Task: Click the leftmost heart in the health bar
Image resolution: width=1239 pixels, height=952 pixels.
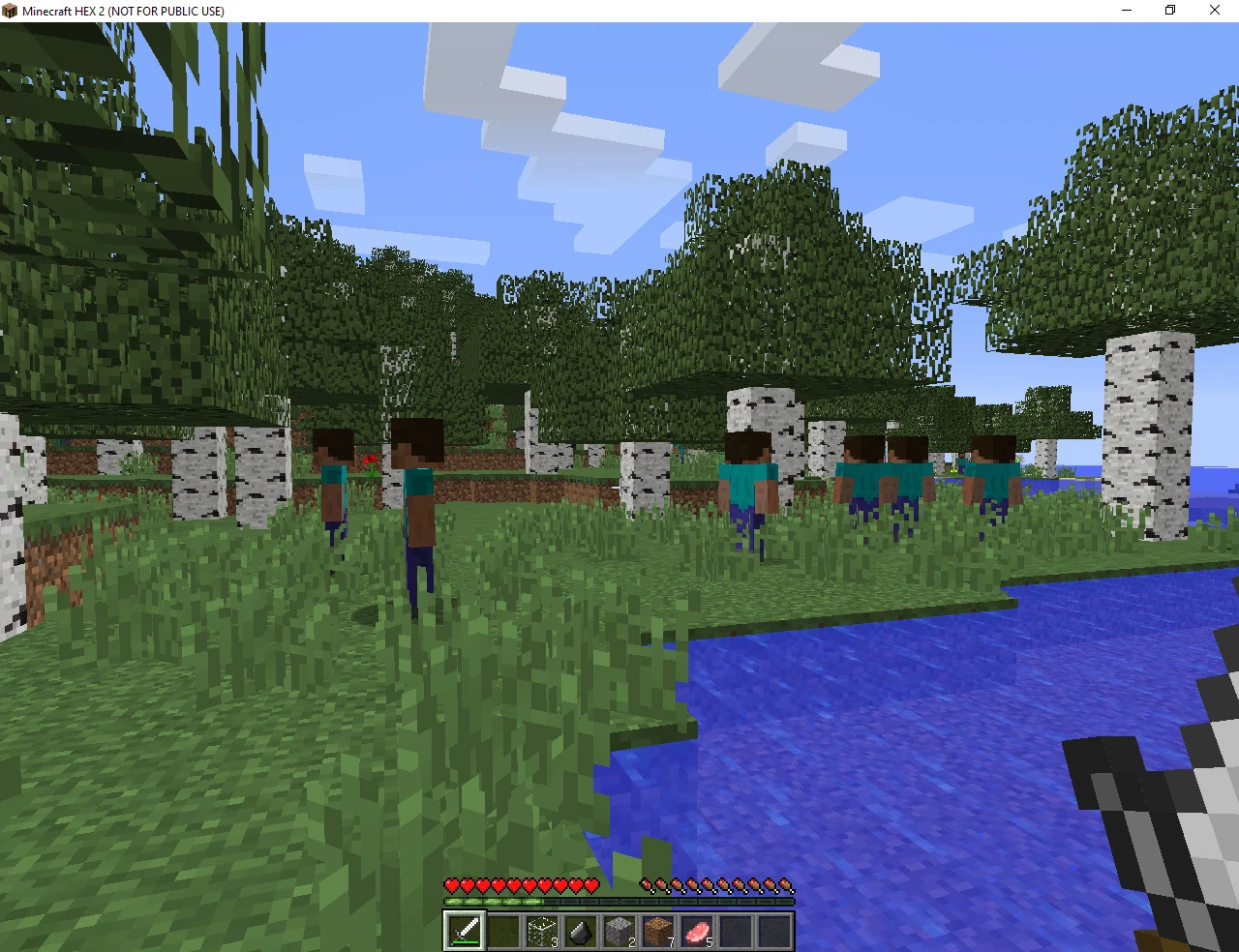Action: coord(450,883)
